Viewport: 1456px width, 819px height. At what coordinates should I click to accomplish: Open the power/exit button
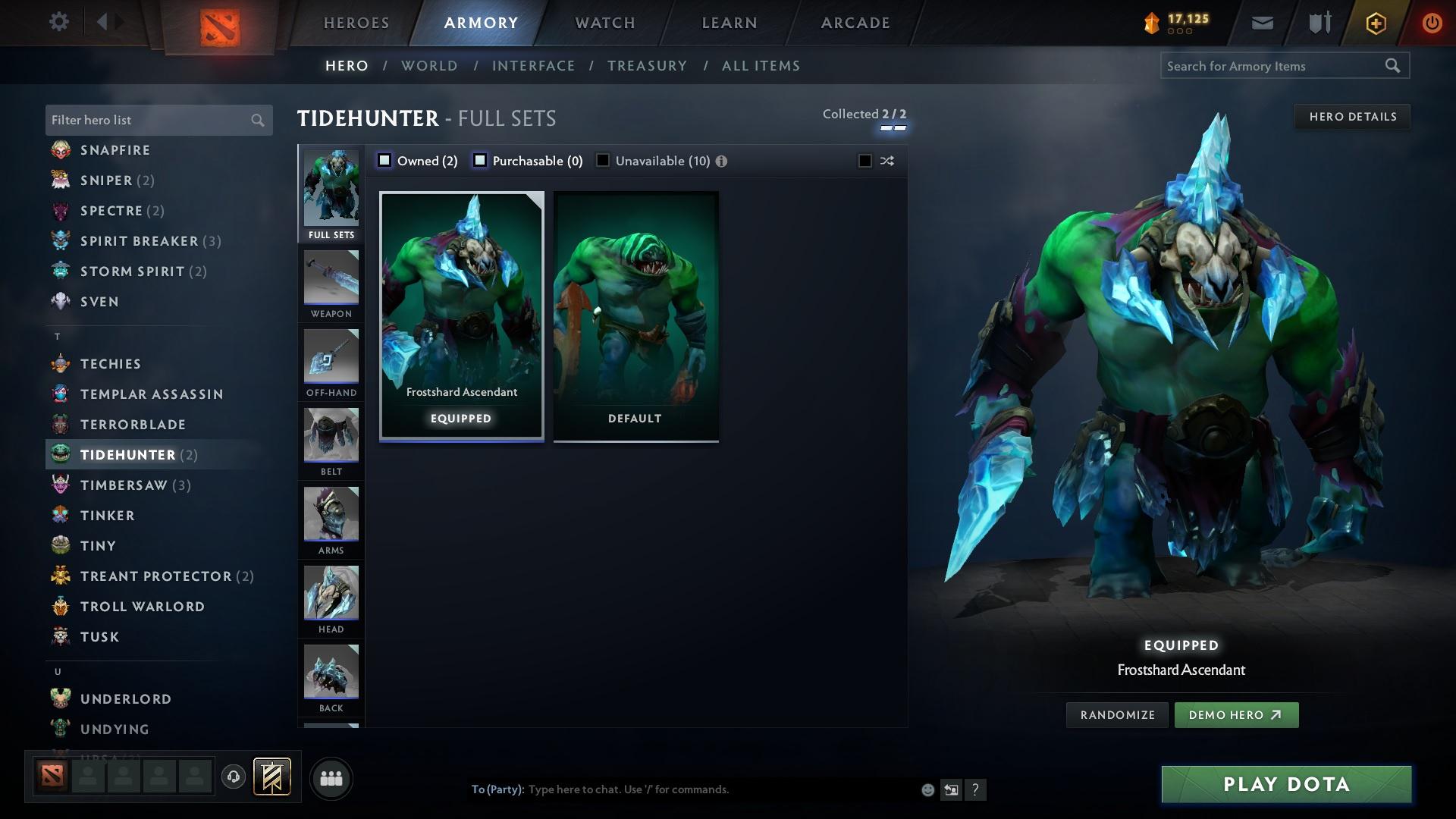pos(1432,22)
